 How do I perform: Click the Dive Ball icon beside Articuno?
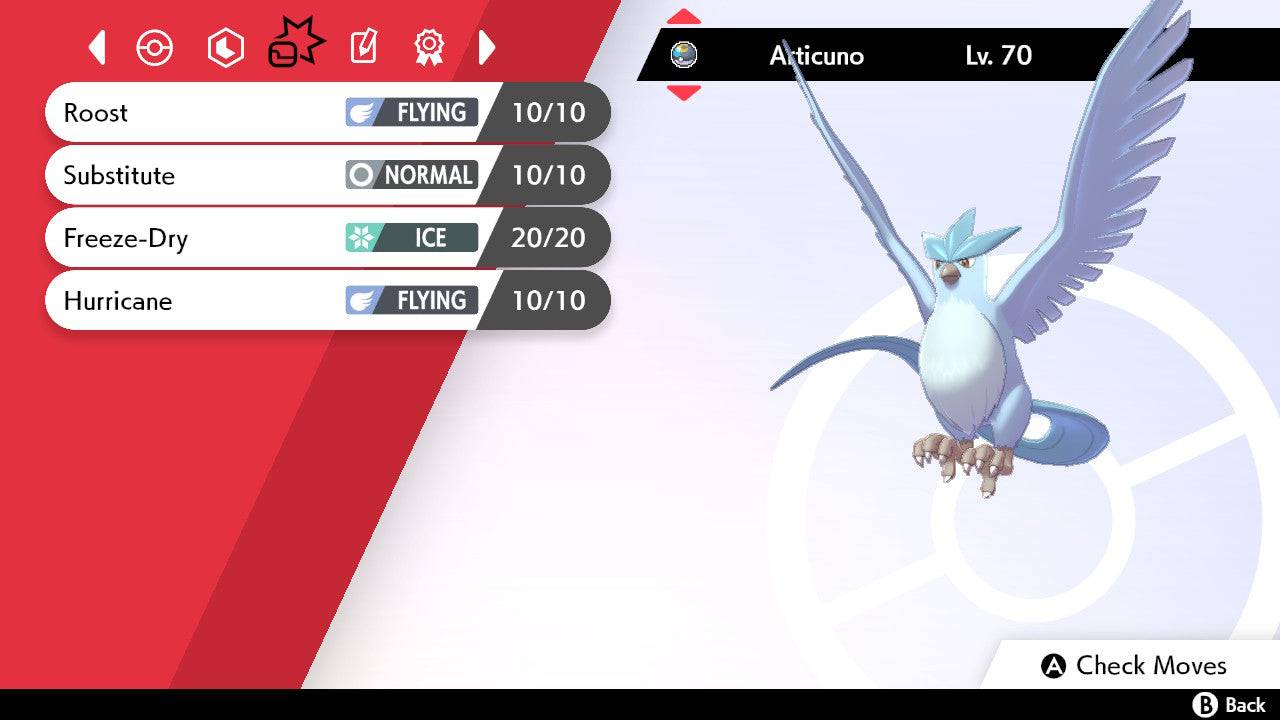685,56
